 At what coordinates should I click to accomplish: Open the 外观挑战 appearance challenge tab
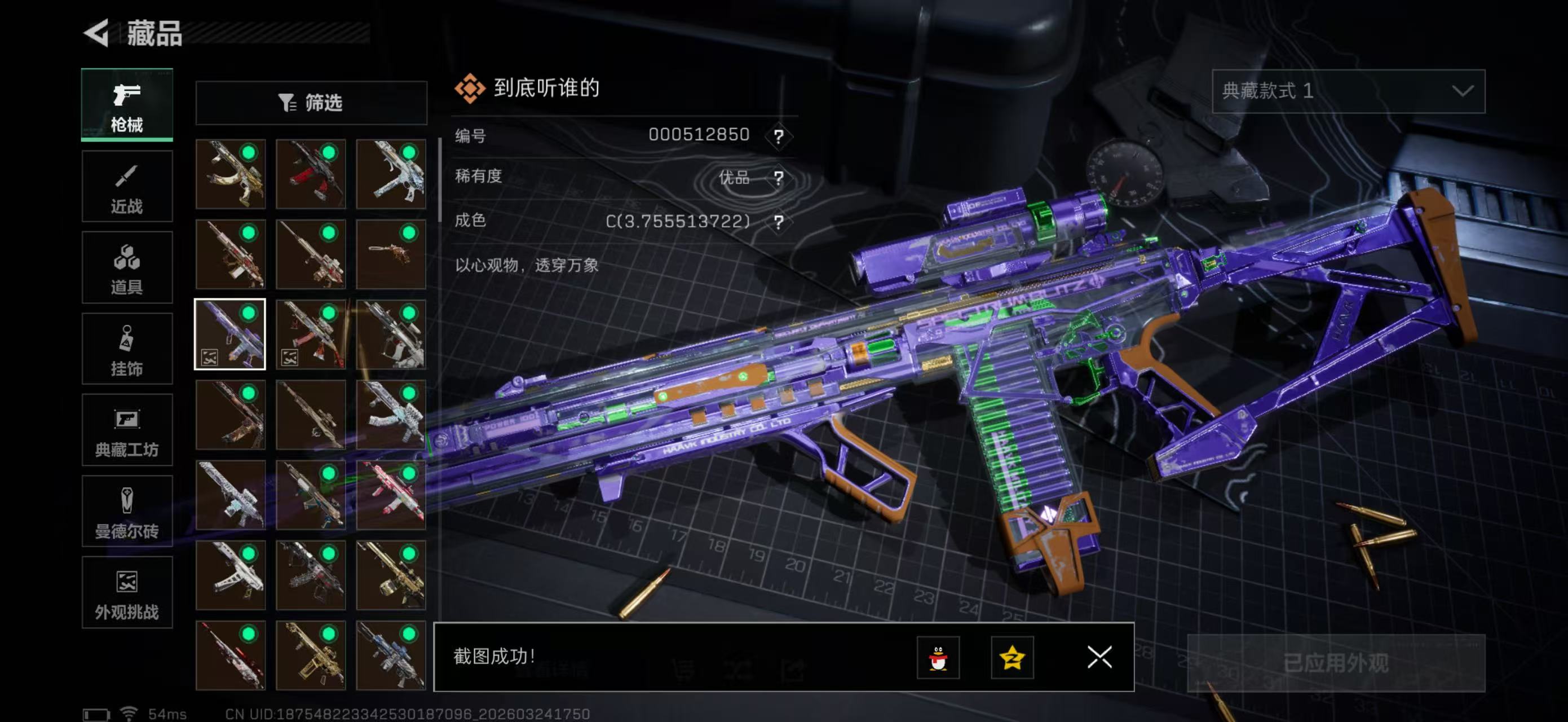[x=127, y=592]
